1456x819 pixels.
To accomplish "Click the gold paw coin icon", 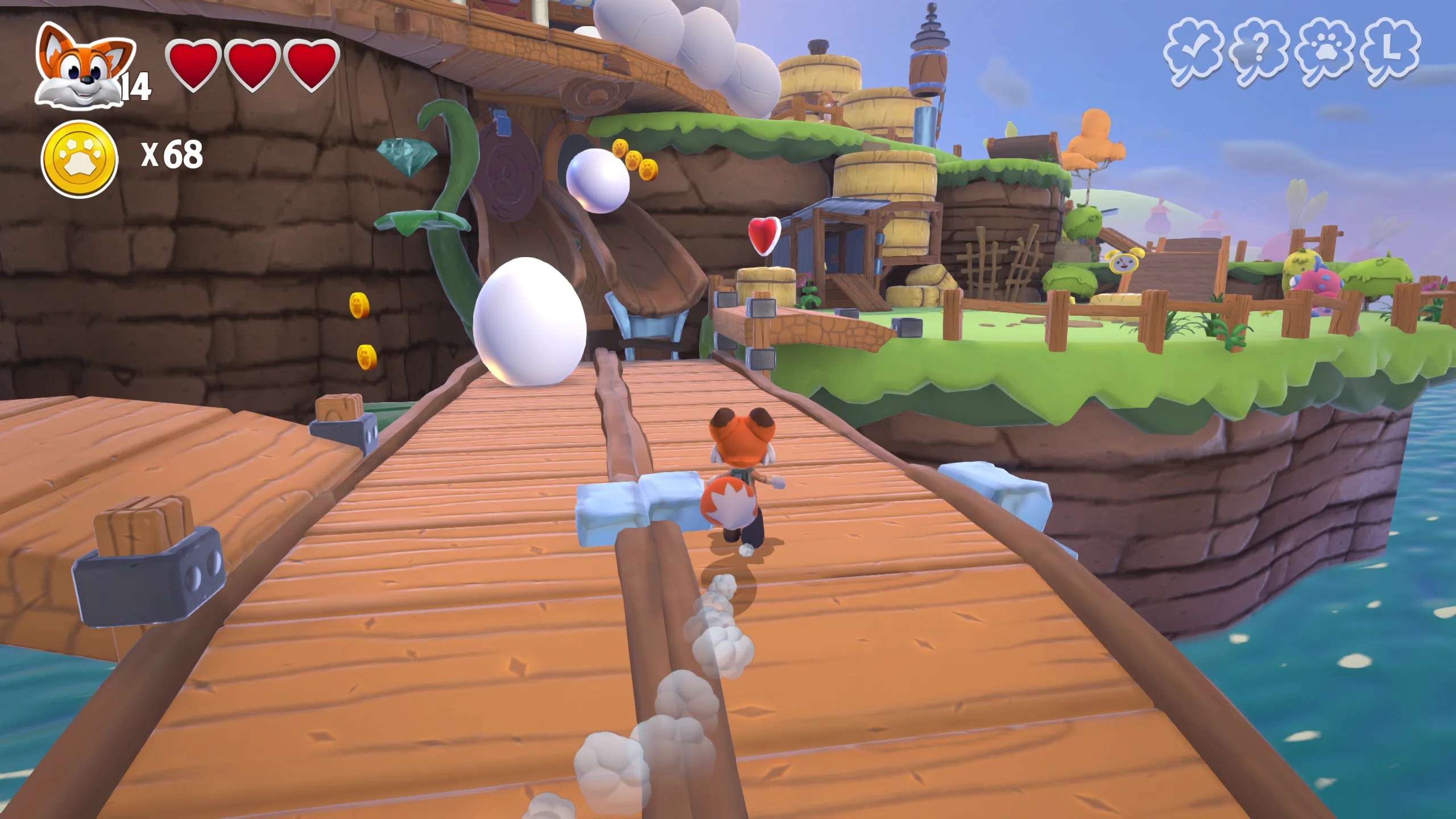I will click(80, 159).
